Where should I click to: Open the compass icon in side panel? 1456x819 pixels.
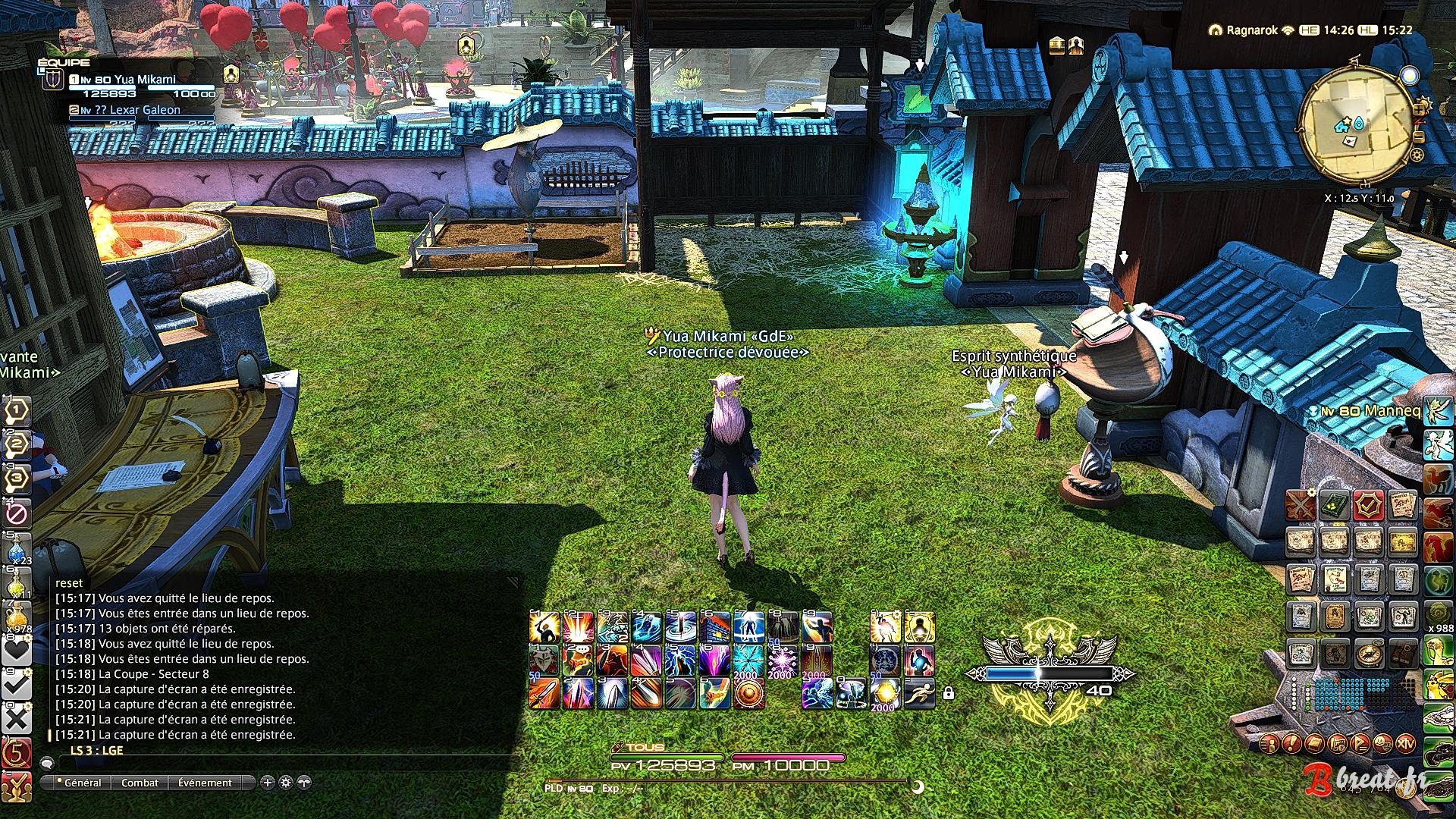tap(1369, 654)
